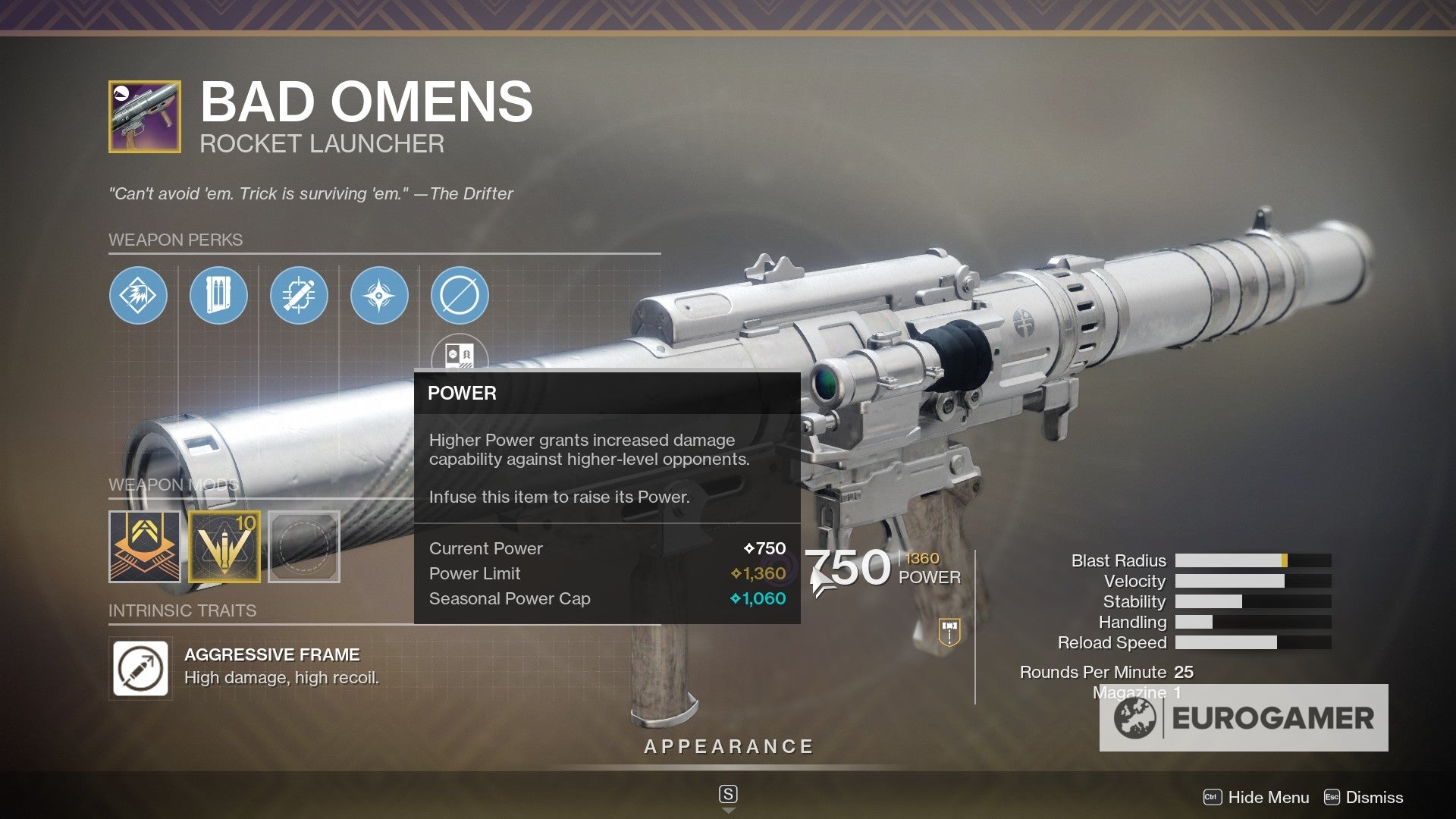The image size is (1456, 819).
Task: Select the launch barrel perk icon
Action: click(139, 297)
